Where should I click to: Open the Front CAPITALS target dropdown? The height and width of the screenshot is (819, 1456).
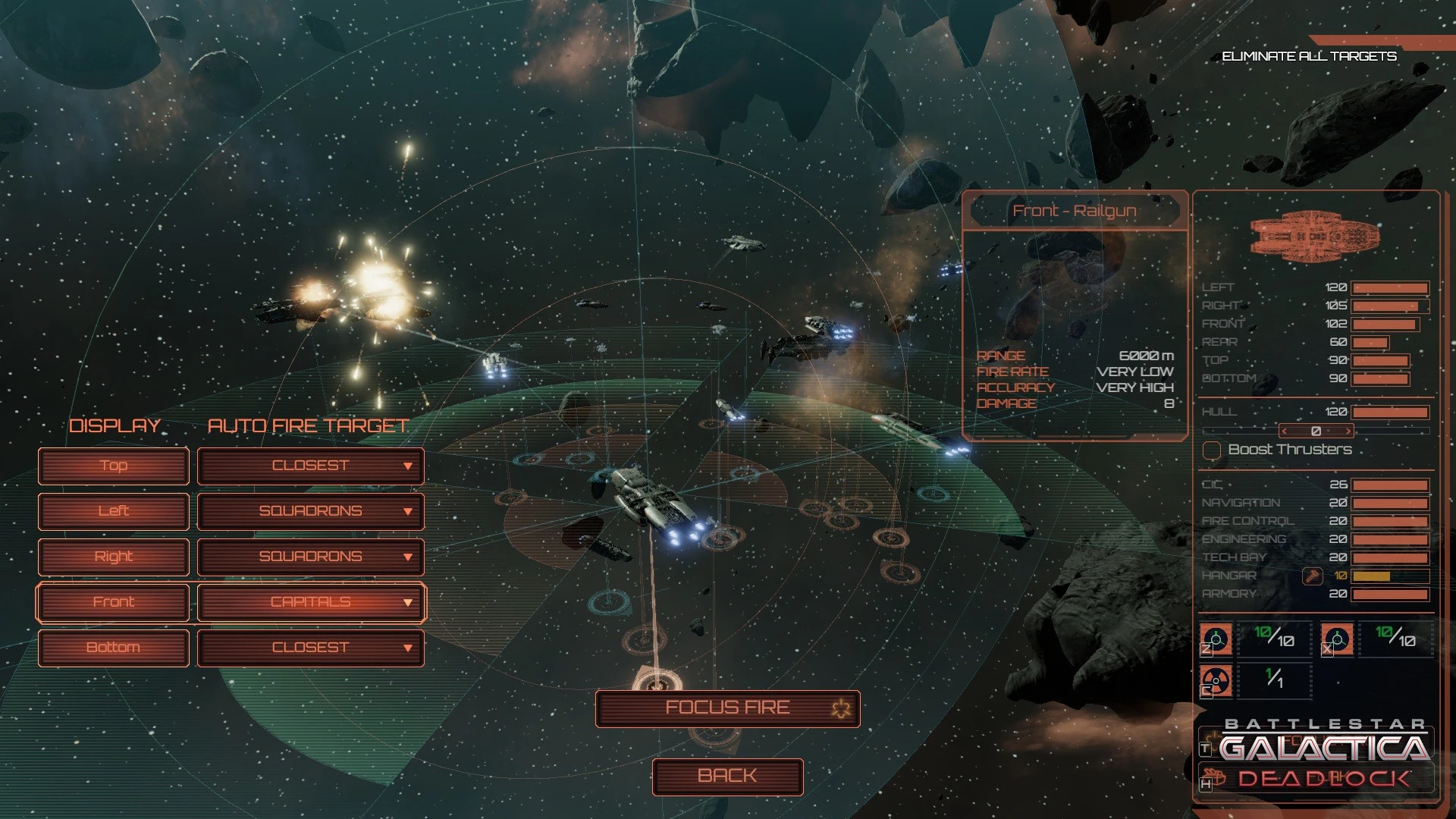click(x=311, y=602)
